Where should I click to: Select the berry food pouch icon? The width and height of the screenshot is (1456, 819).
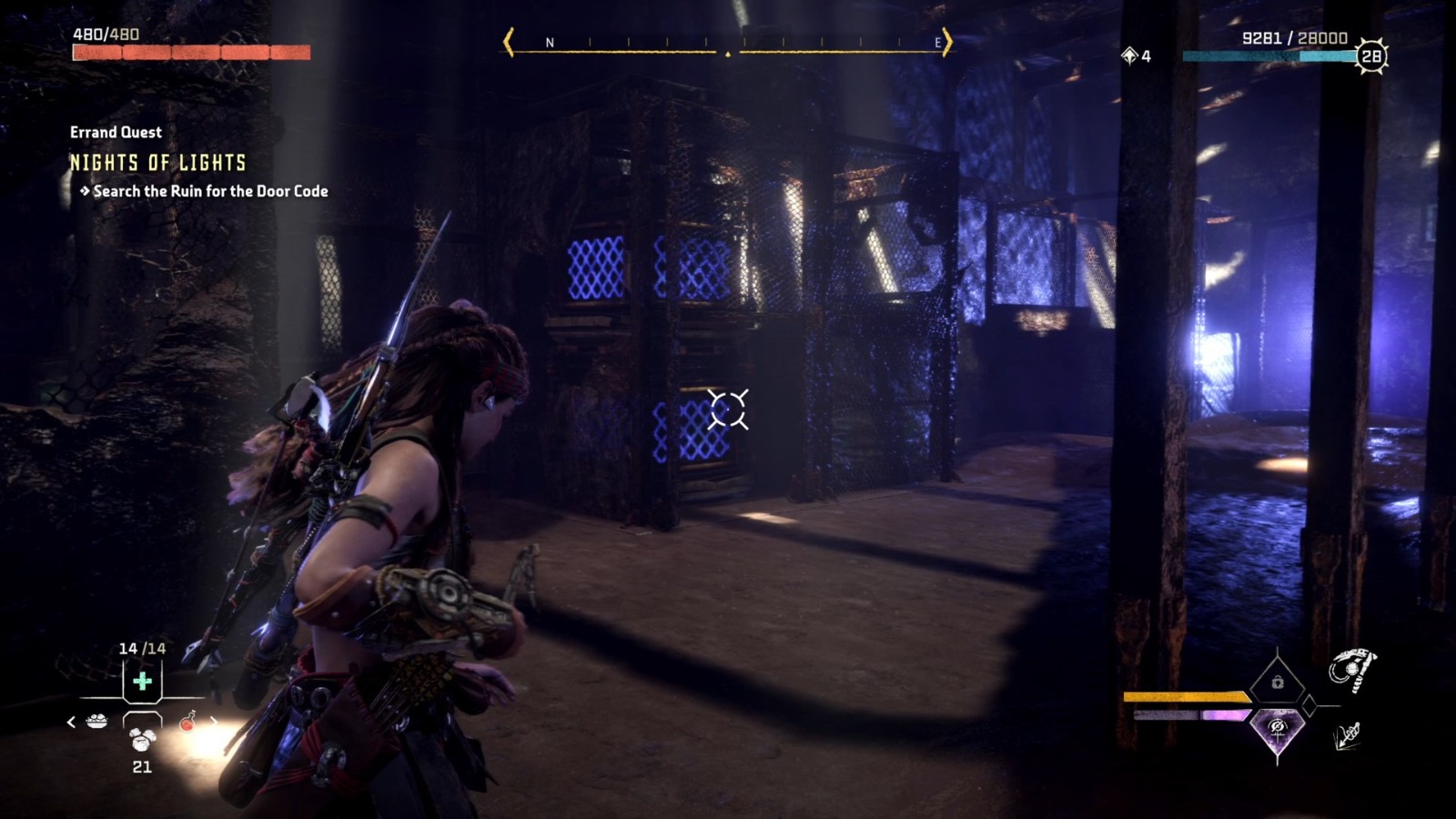(97, 720)
